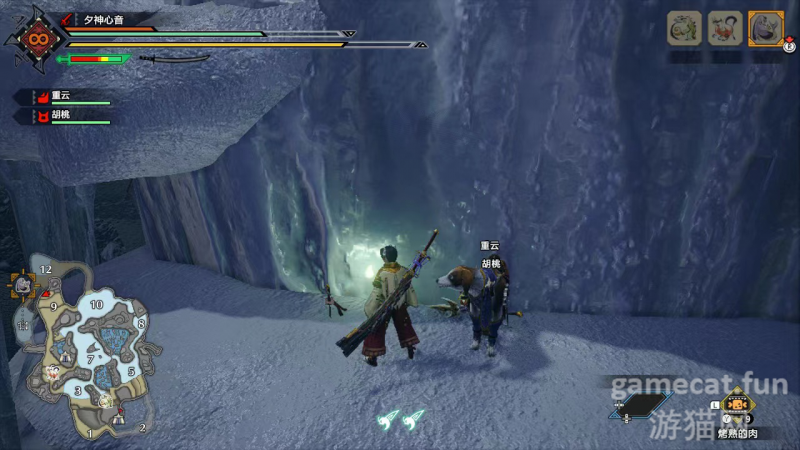Choose the green spiral monster icon

pyautogui.click(x=684, y=28)
